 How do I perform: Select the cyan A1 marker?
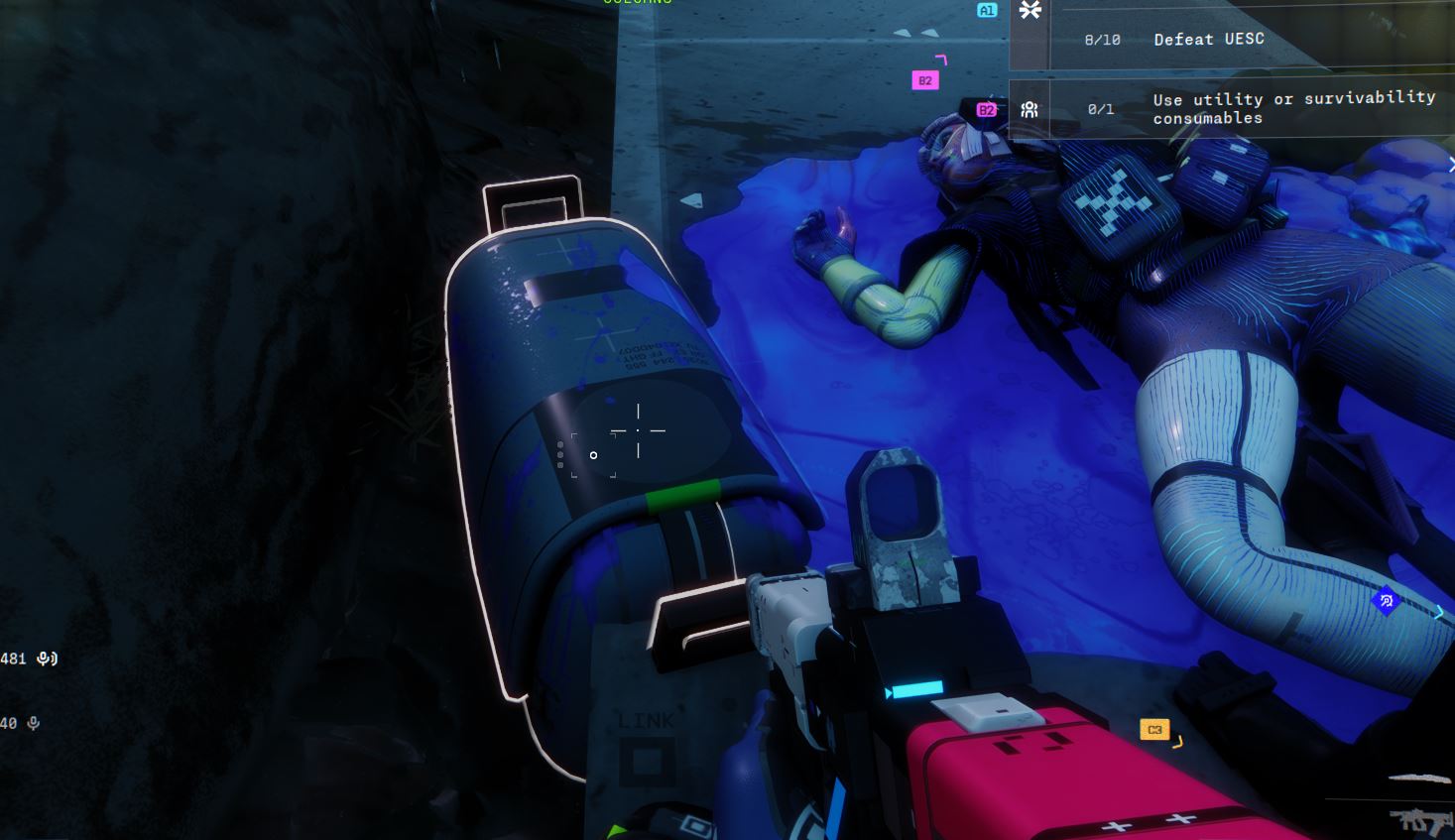click(986, 10)
